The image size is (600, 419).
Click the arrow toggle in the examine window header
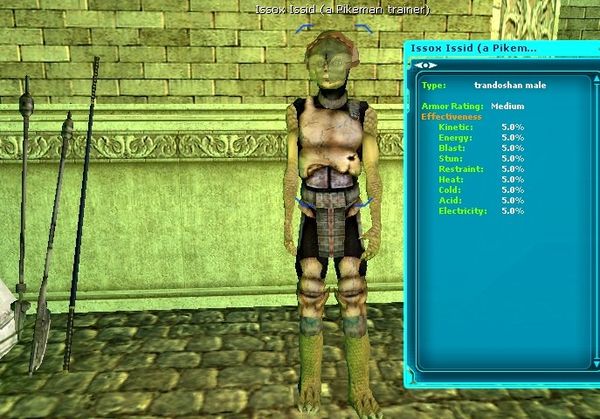426,65
